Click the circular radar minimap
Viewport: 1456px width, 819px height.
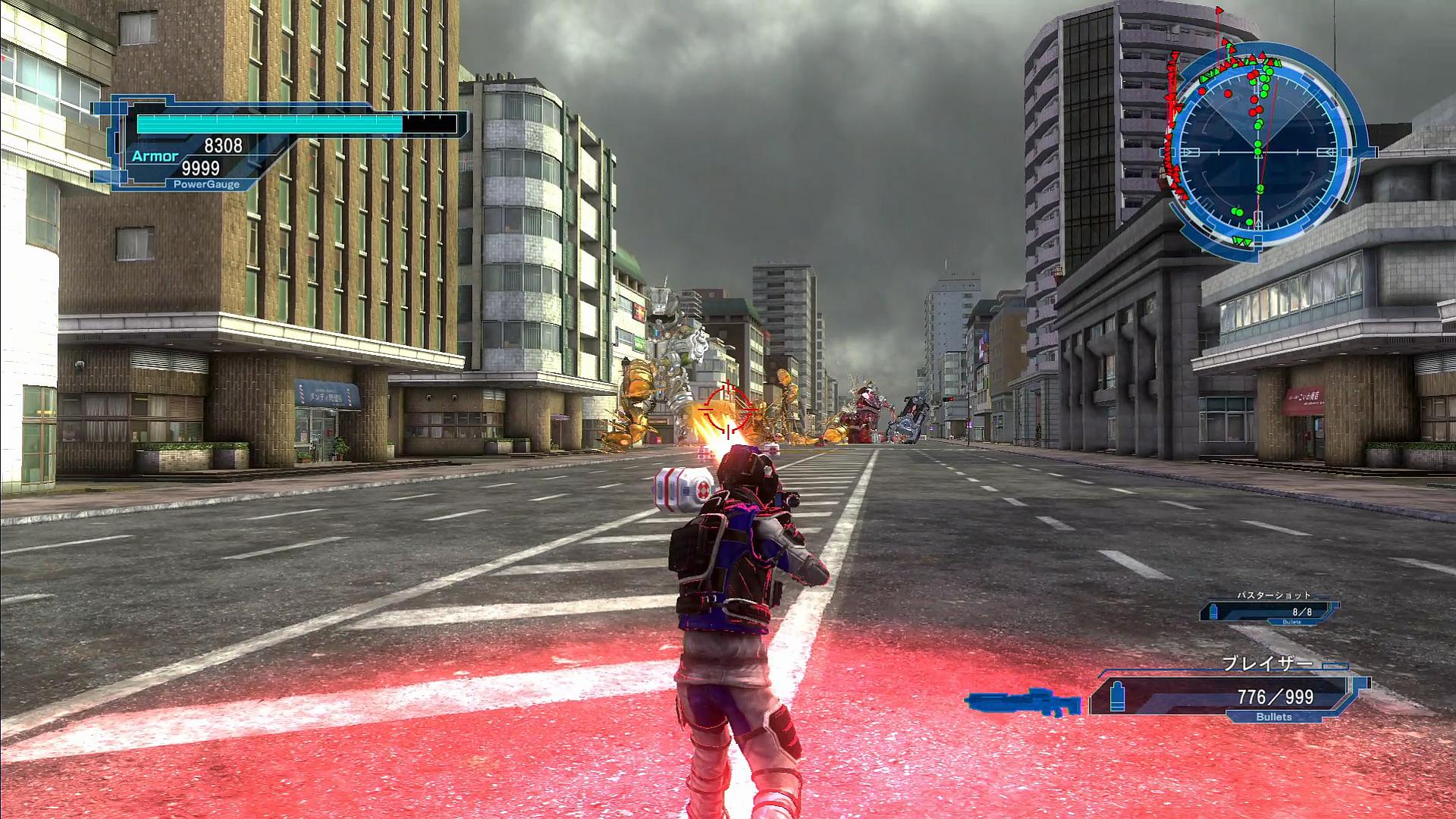click(x=1258, y=152)
